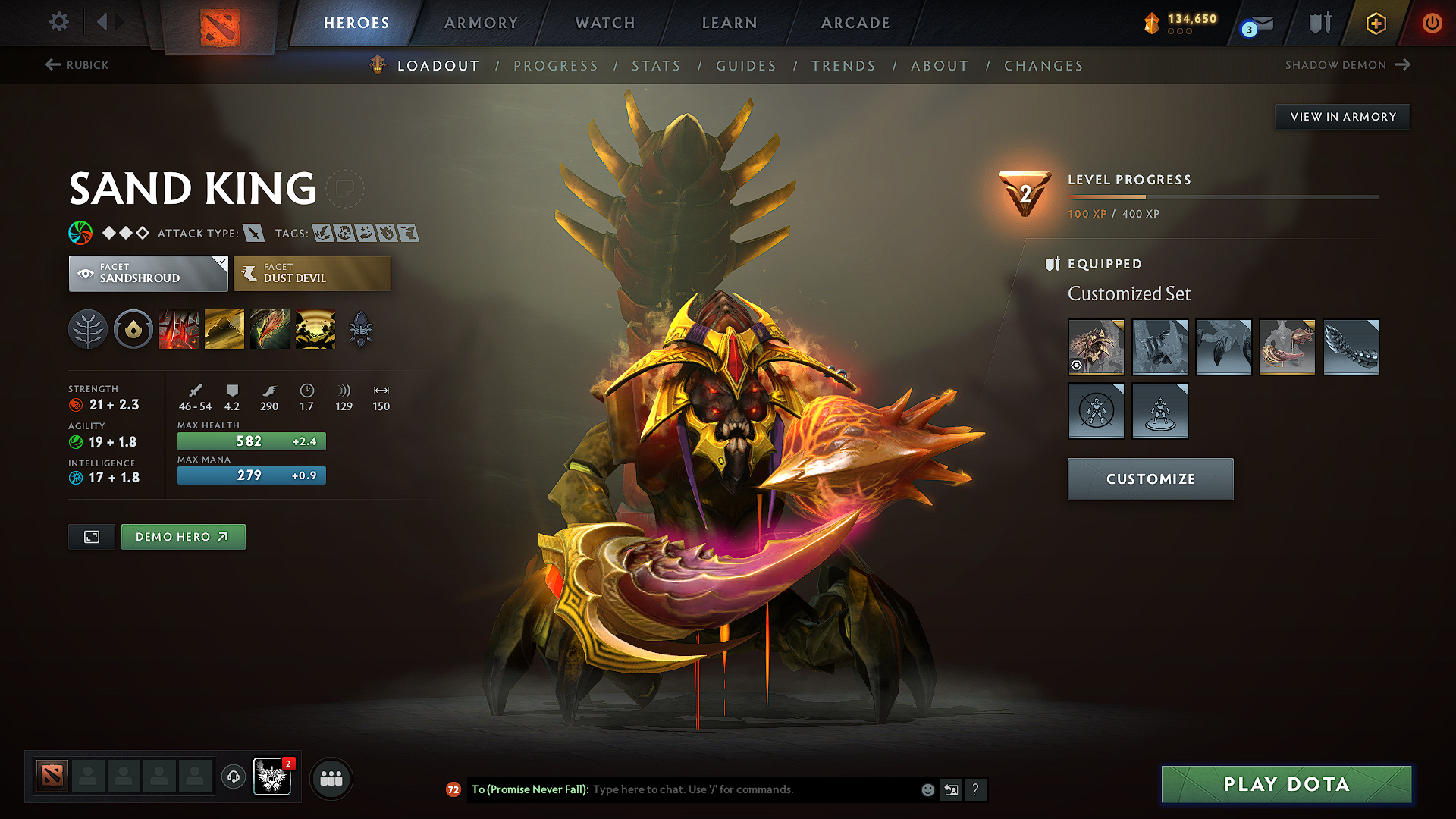
Task: Open the ARCADE menu item
Action: tap(855, 23)
